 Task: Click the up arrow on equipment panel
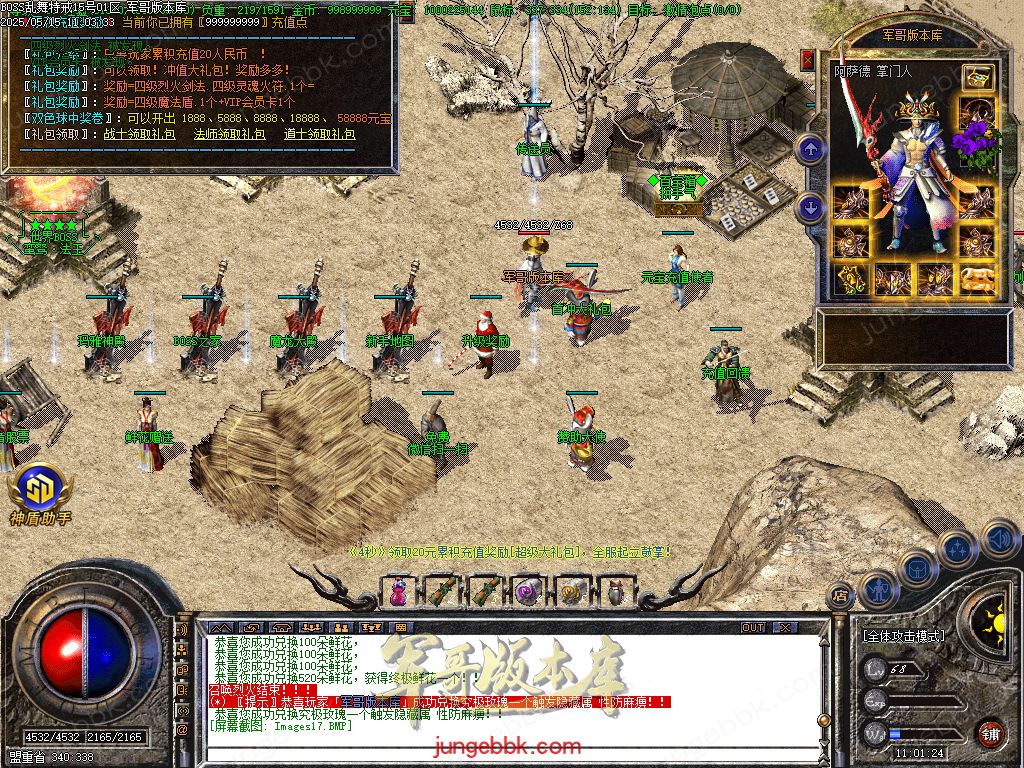pyautogui.click(x=810, y=150)
